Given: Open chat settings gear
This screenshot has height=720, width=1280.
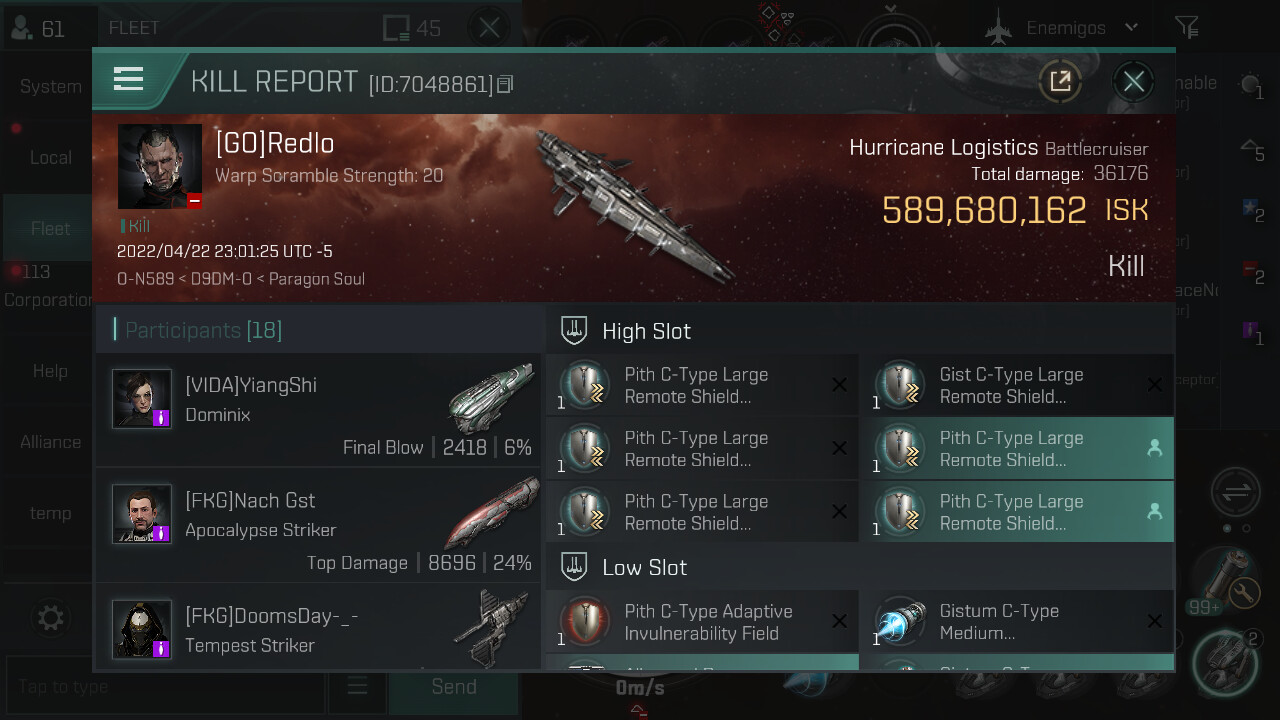Looking at the screenshot, I should point(50,617).
